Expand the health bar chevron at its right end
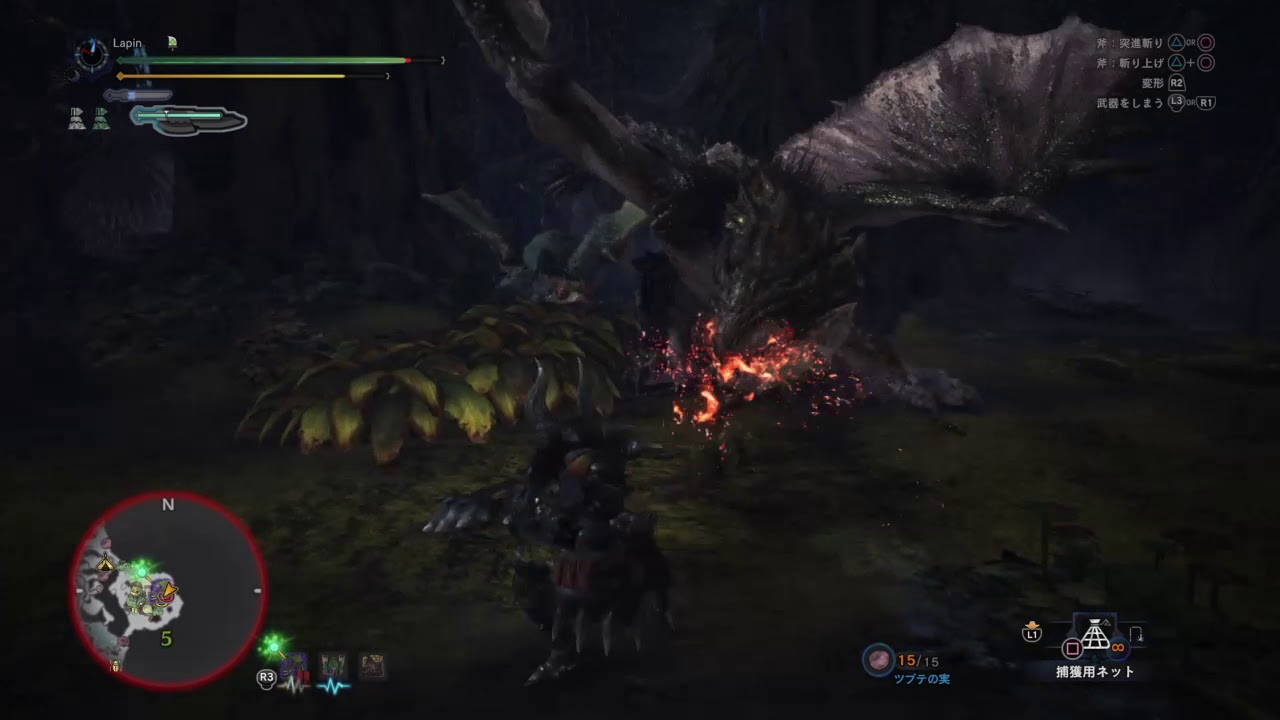 pyautogui.click(x=443, y=60)
